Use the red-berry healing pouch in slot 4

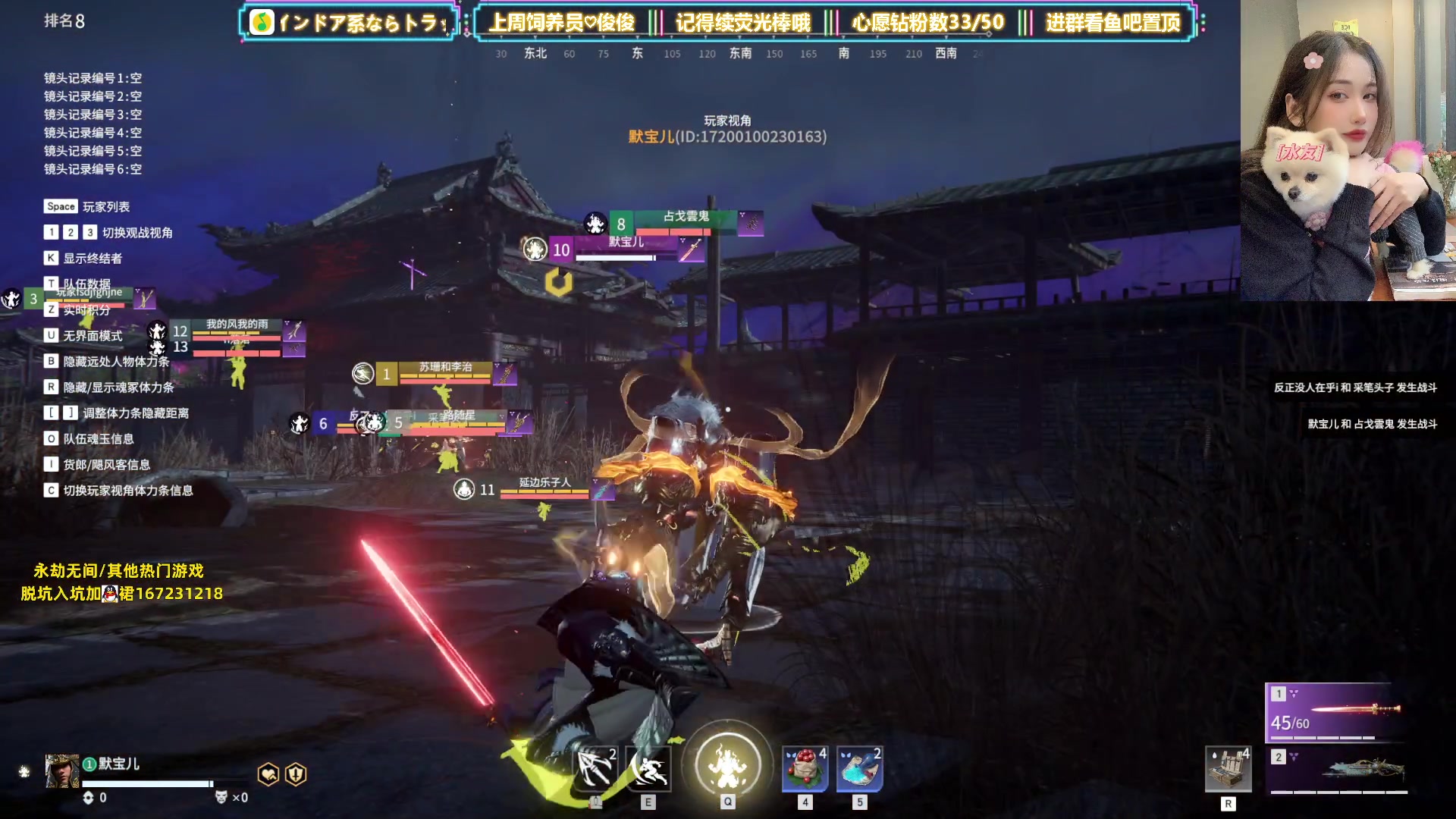(805, 768)
